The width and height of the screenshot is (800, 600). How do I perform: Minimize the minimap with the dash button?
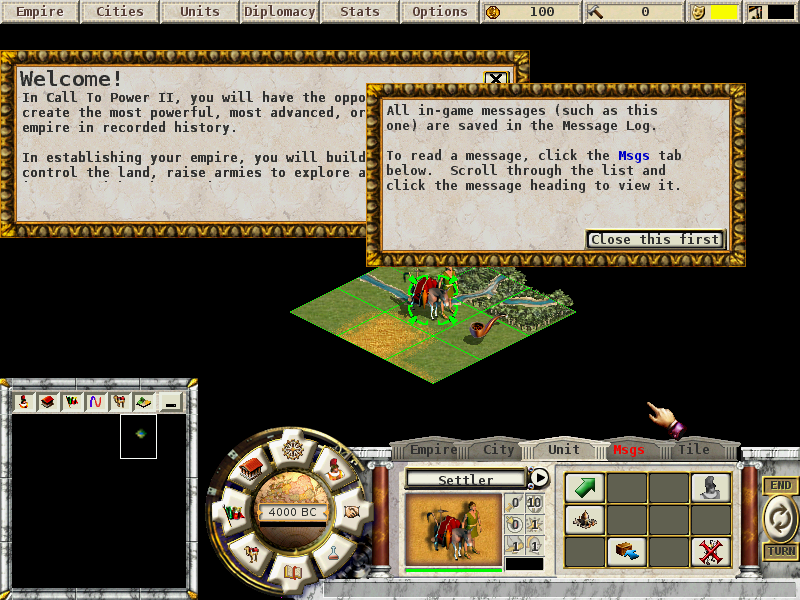171,402
